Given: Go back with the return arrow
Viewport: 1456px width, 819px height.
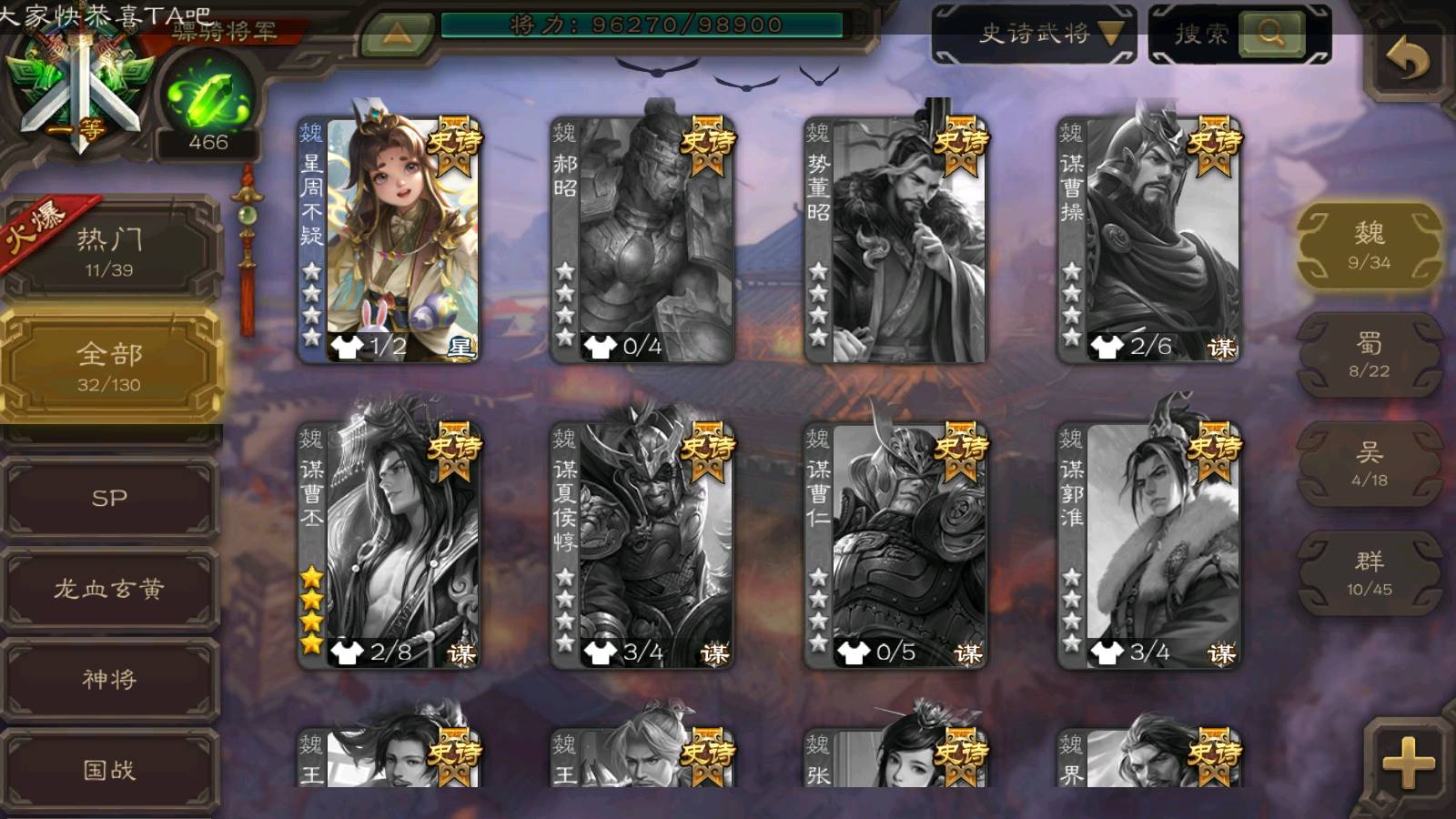Looking at the screenshot, I should pyautogui.click(x=1407, y=61).
